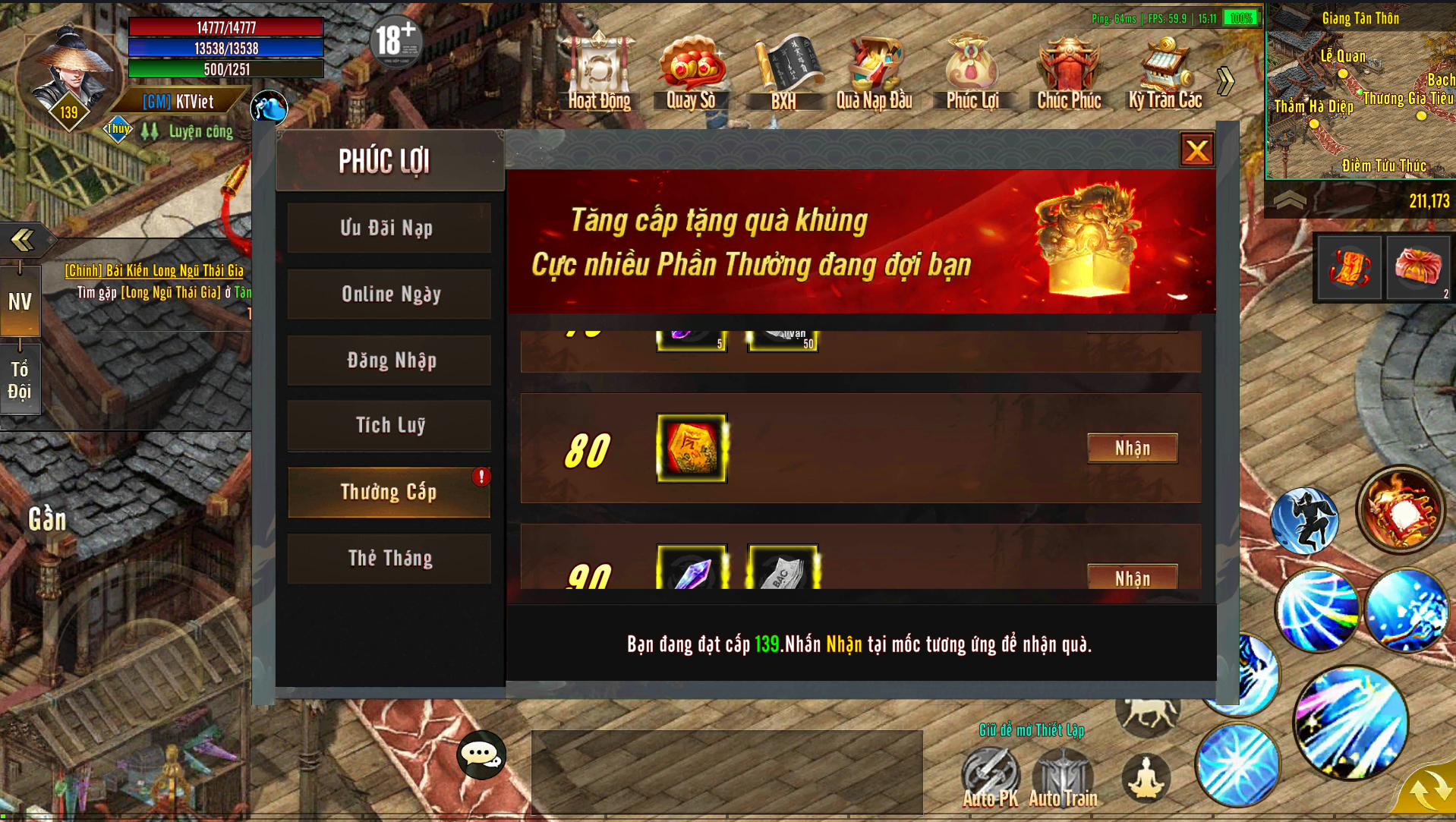Open the Quay Số lottery

click(x=691, y=74)
